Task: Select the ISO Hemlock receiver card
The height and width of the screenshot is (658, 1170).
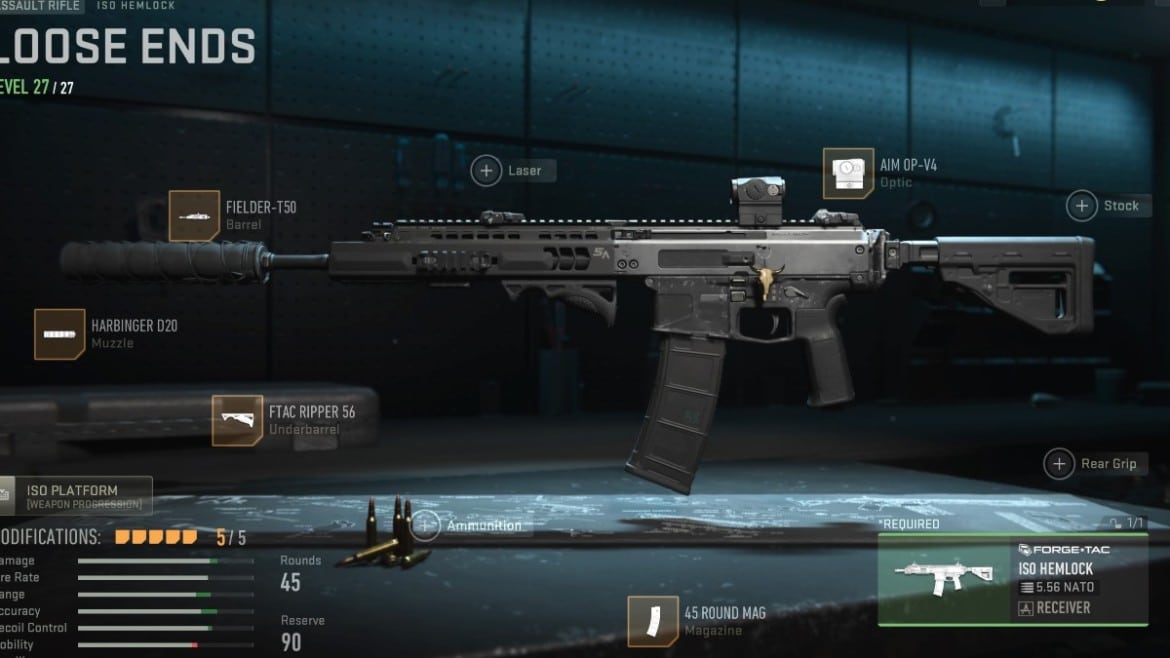Action: coord(1012,580)
